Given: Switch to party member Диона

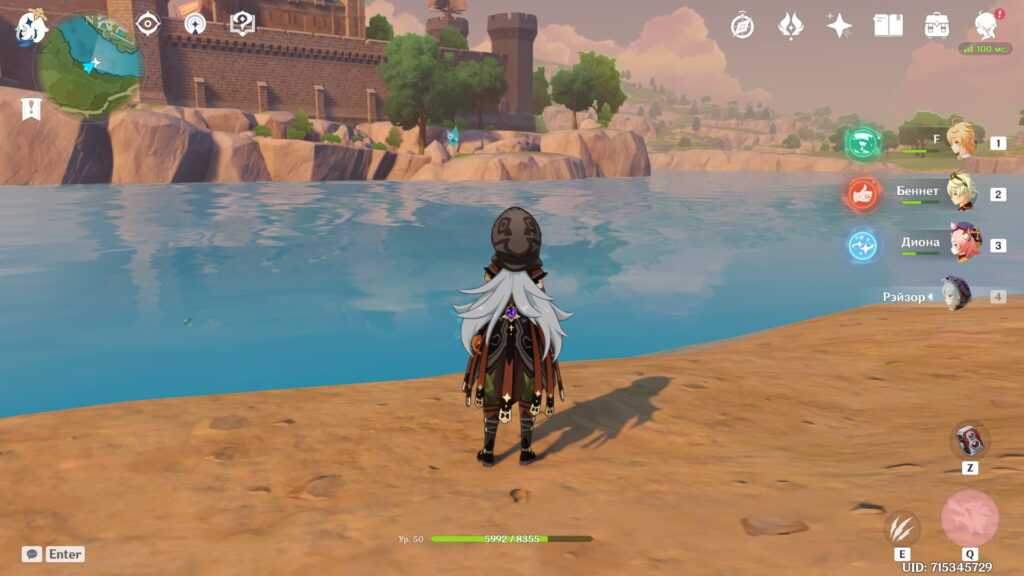Looking at the screenshot, I should click(964, 243).
